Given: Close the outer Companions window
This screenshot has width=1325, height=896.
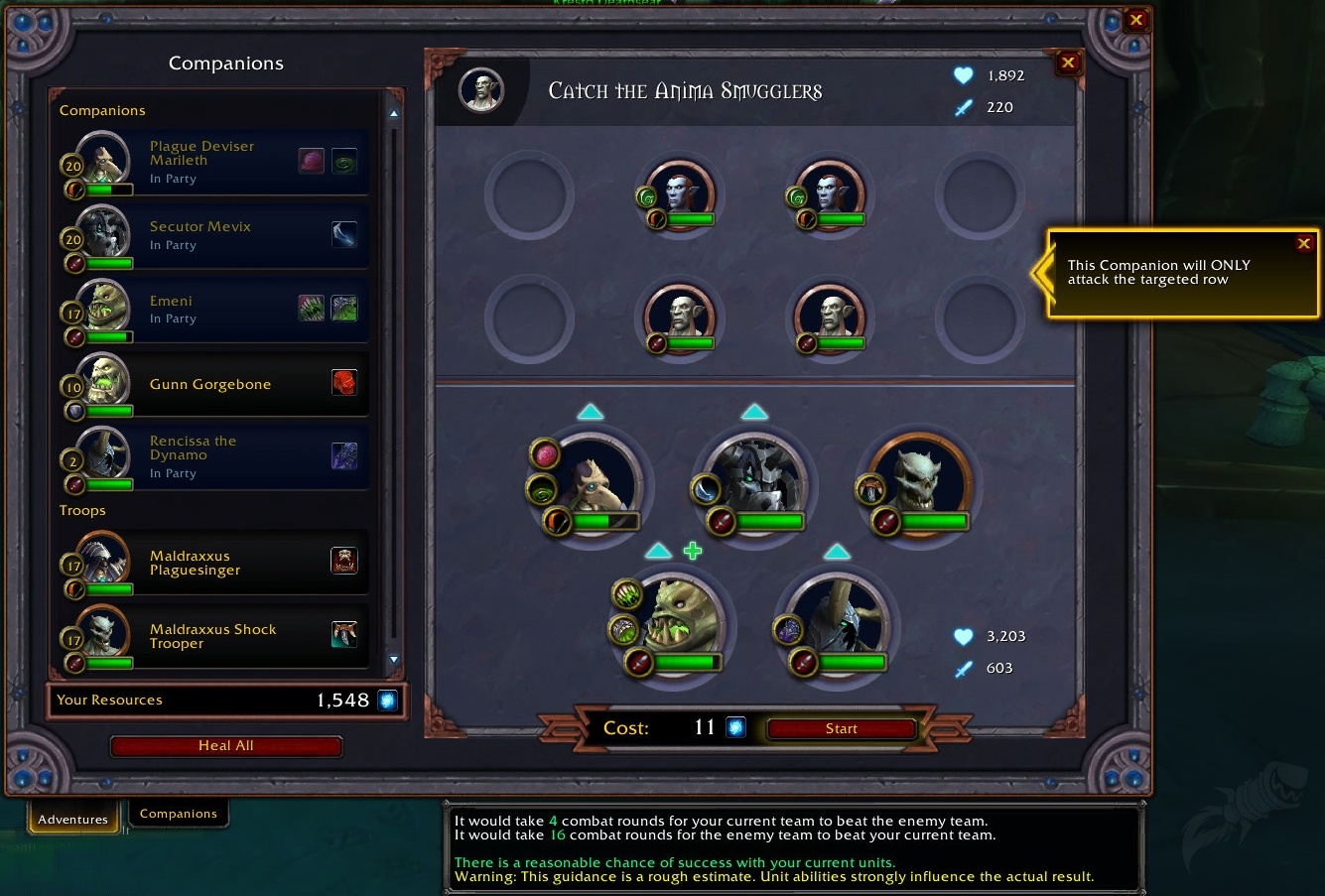Looking at the screenshot, I should click(x=1136, y=20).
